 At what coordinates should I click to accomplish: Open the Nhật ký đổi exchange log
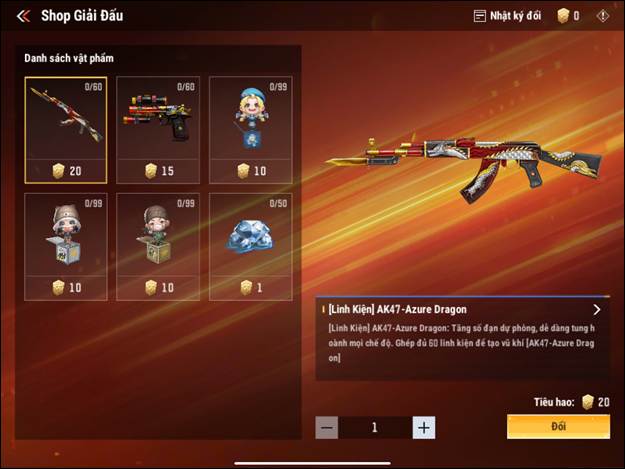click(x=510, y=16)
